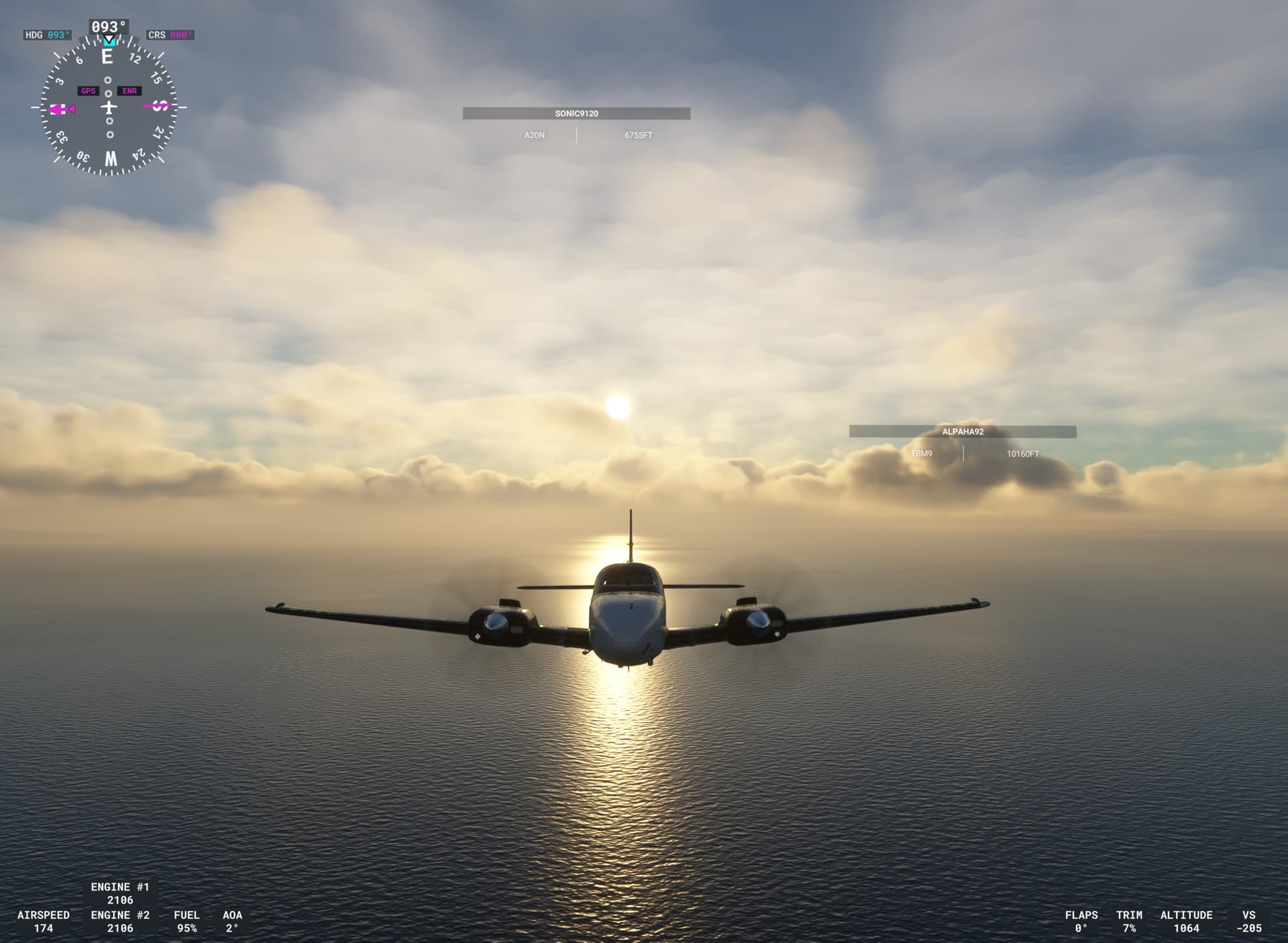This screenshot has height=943, width=1288.
Task: Select the SONIC9120 player nameplate
Action: (576, 113)
